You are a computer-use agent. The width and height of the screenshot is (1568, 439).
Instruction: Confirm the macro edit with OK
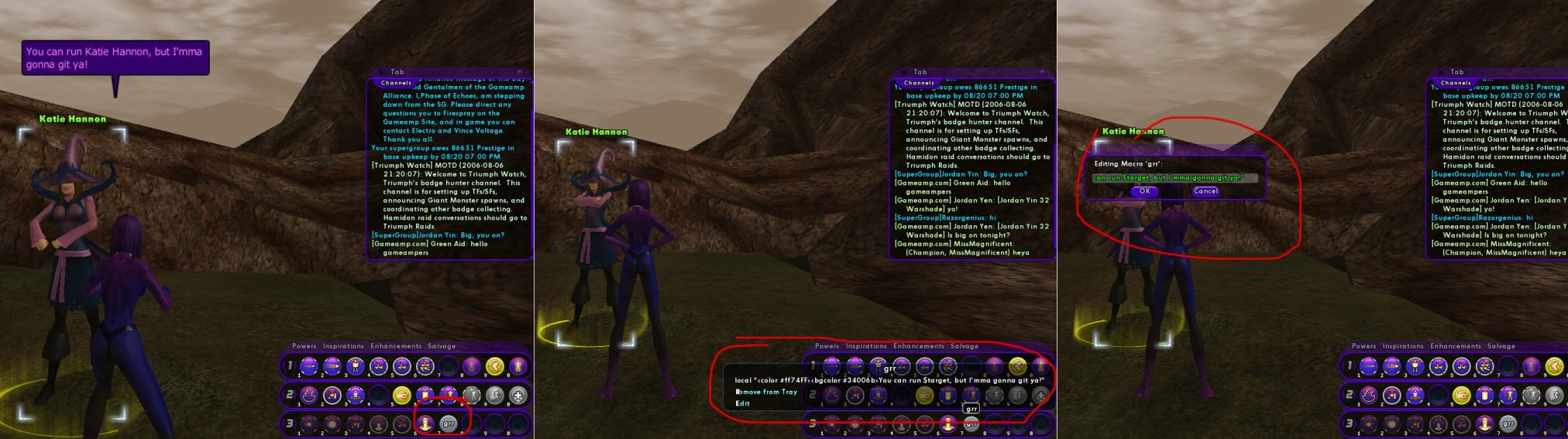pyautogui.click(x=1144, y=191)
